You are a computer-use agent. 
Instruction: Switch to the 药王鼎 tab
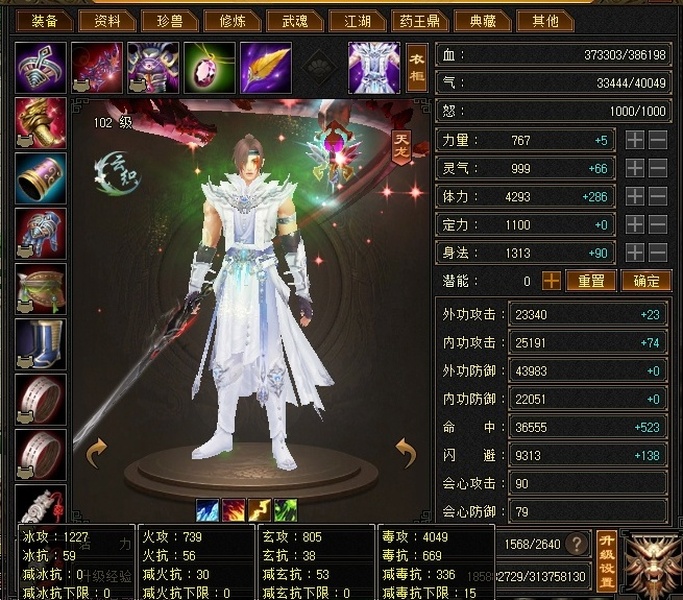pyautogui.click(x=420, y=20)
